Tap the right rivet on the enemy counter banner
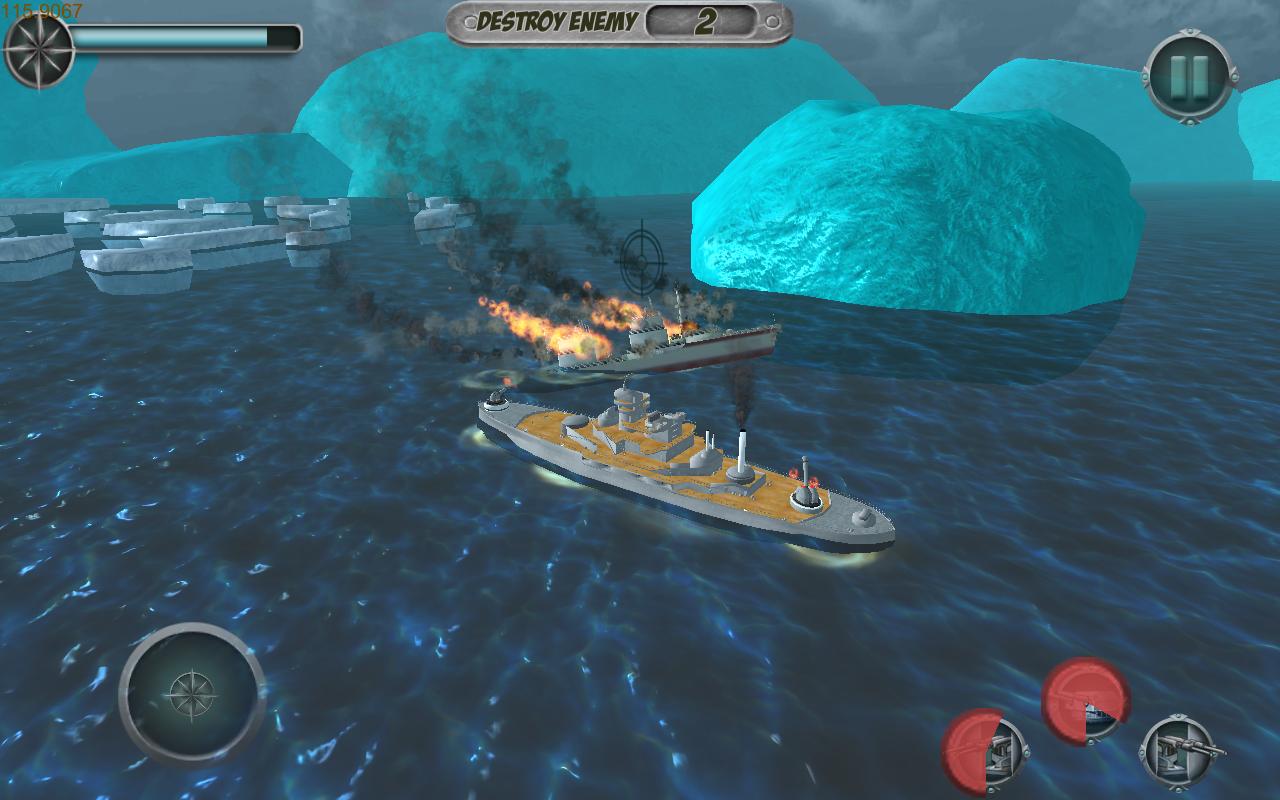 (772, 20)
